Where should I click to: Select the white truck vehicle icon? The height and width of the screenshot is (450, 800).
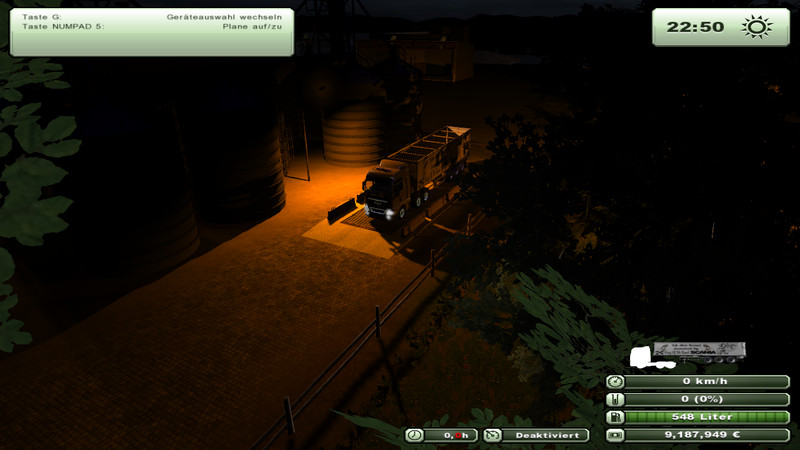641,356
